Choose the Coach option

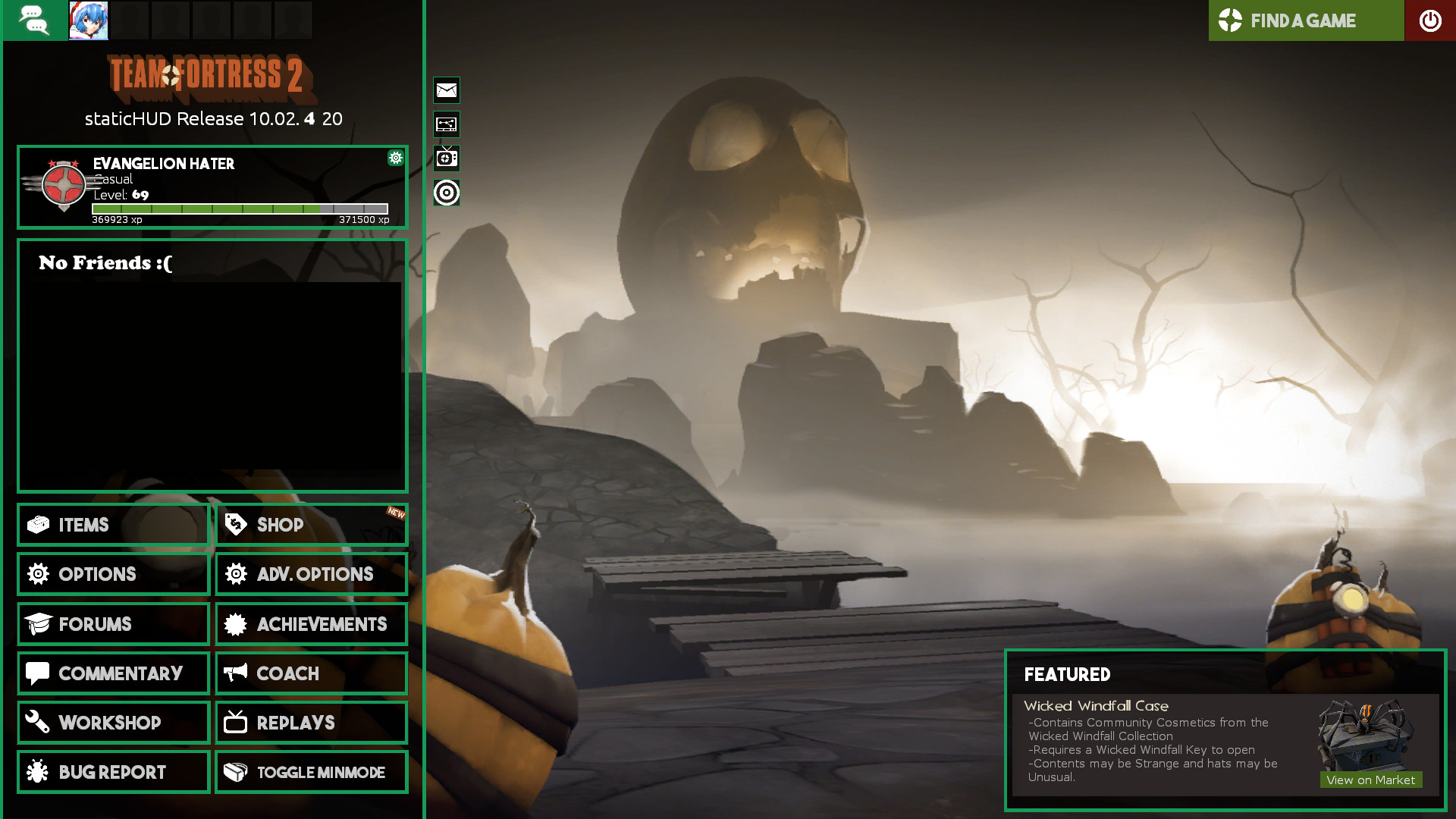[x=311, y=673]
